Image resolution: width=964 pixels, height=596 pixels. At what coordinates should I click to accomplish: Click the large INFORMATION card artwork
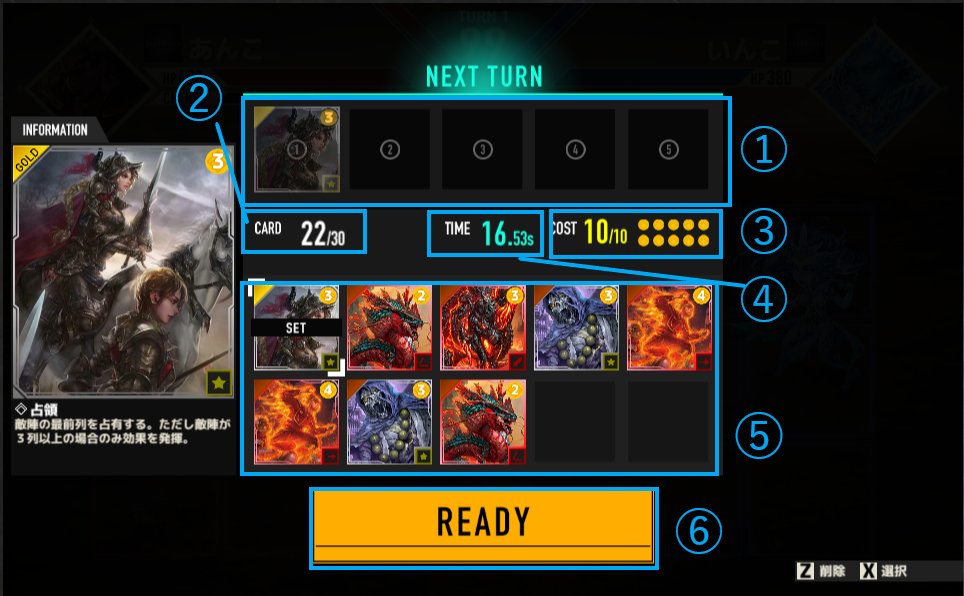click(x=123, y=270)
